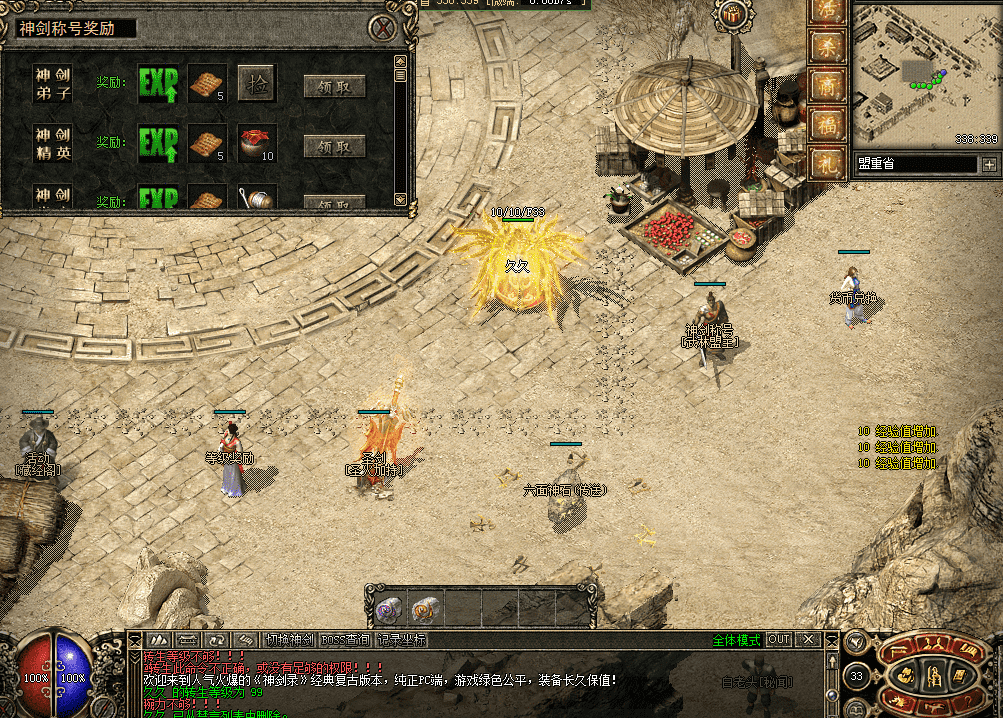Claim the 神剑弟子 reward with 领取
The image size is (1003, 718).
click(334, 87)
